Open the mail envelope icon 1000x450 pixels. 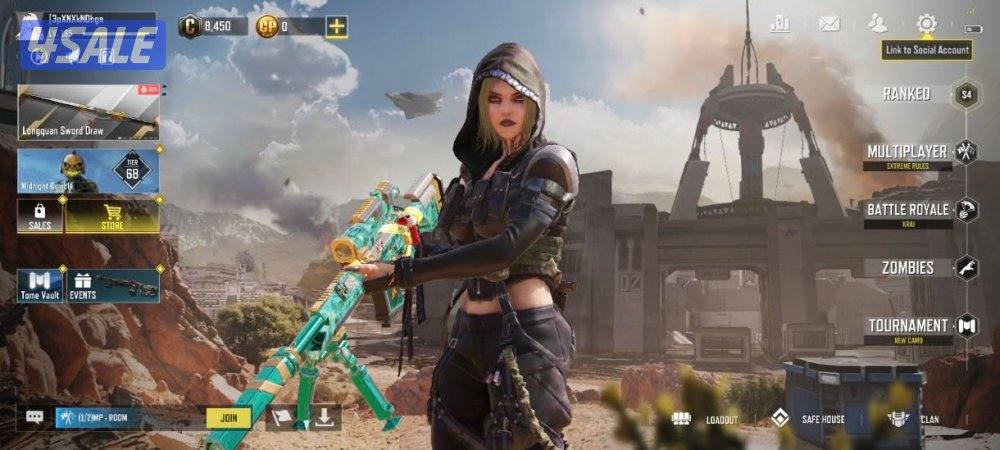tap(829, 24)
